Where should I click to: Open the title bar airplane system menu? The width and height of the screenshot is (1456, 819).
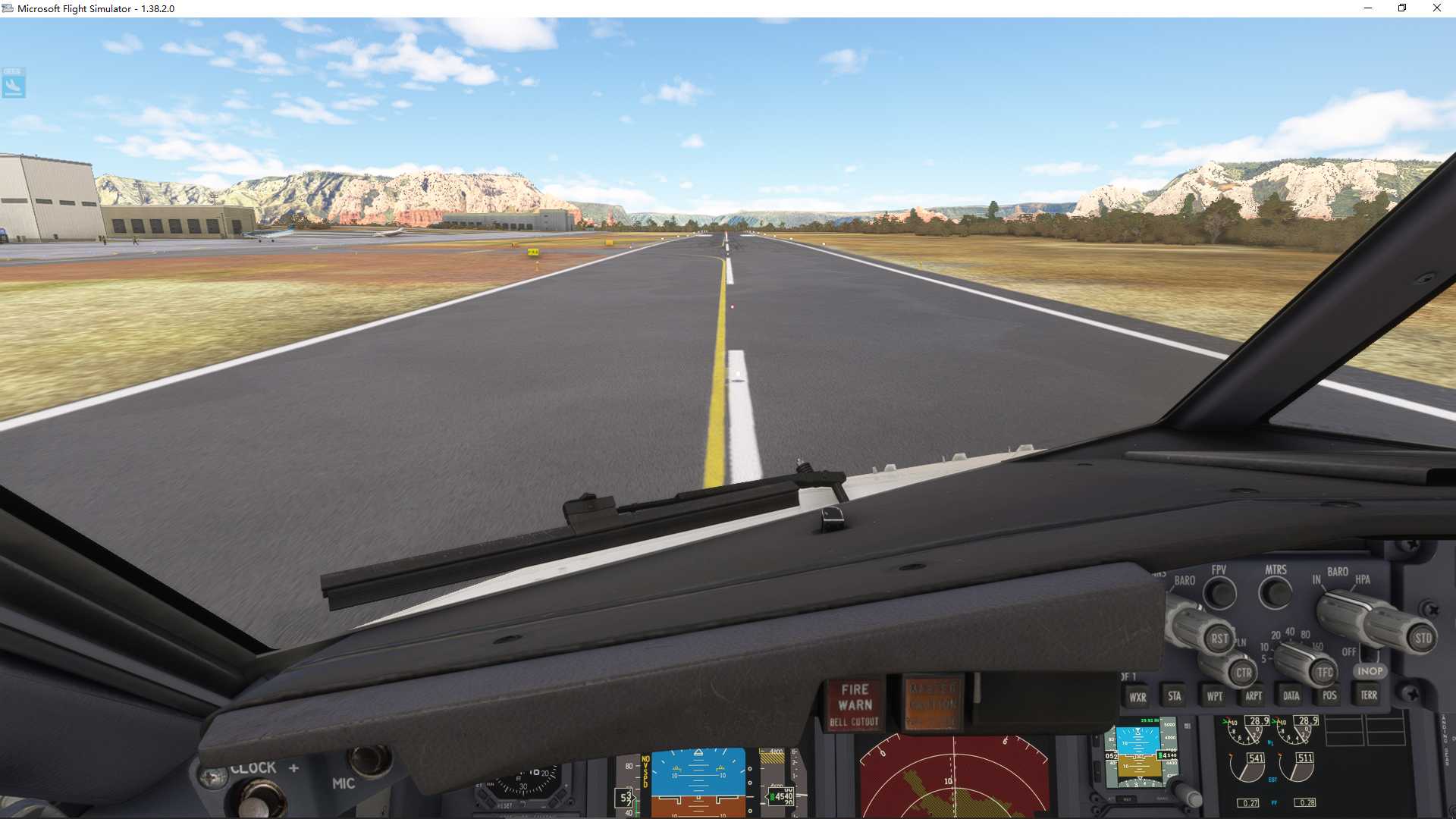(8, 8)
